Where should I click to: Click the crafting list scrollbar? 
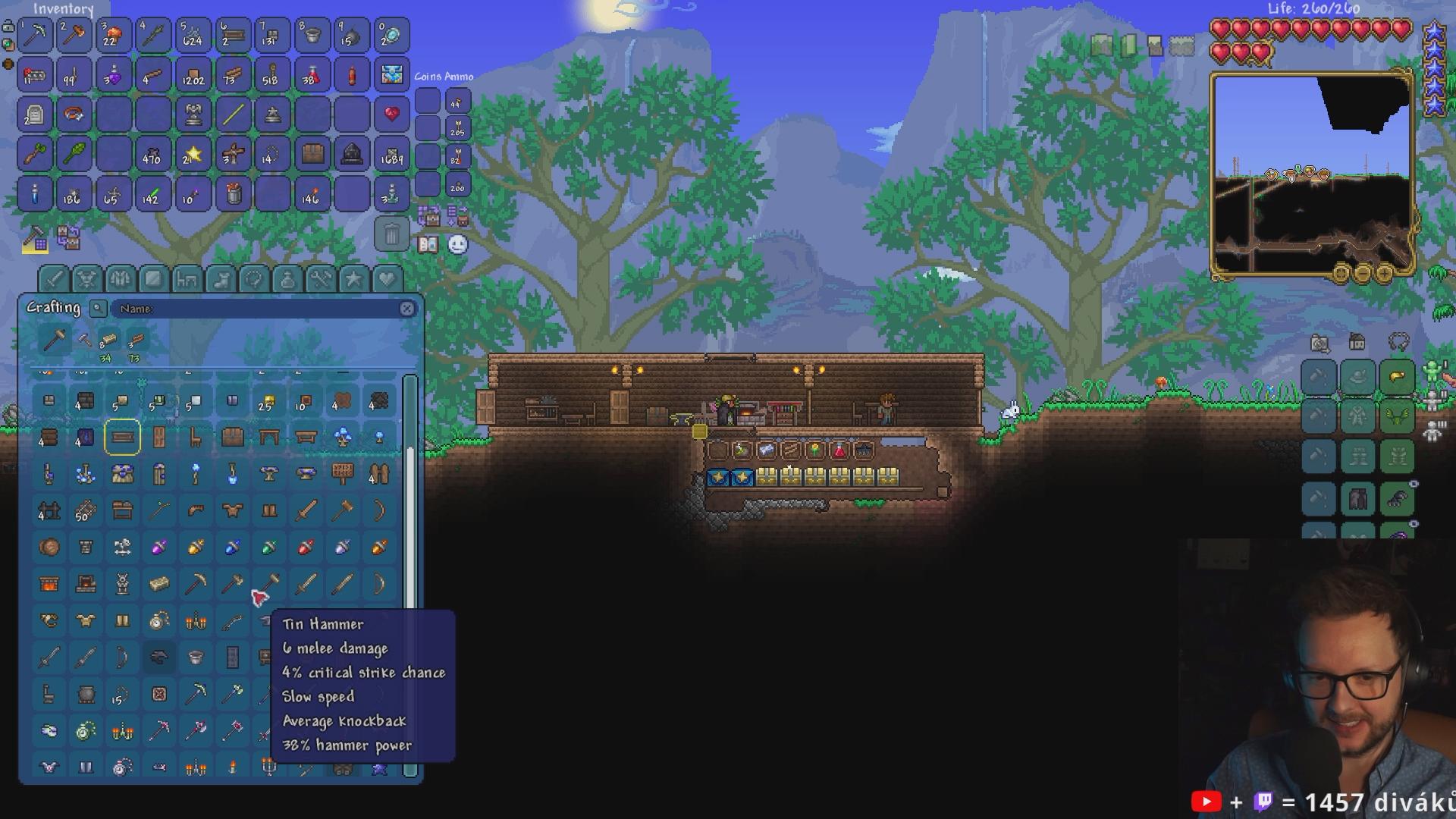(410, 531)
